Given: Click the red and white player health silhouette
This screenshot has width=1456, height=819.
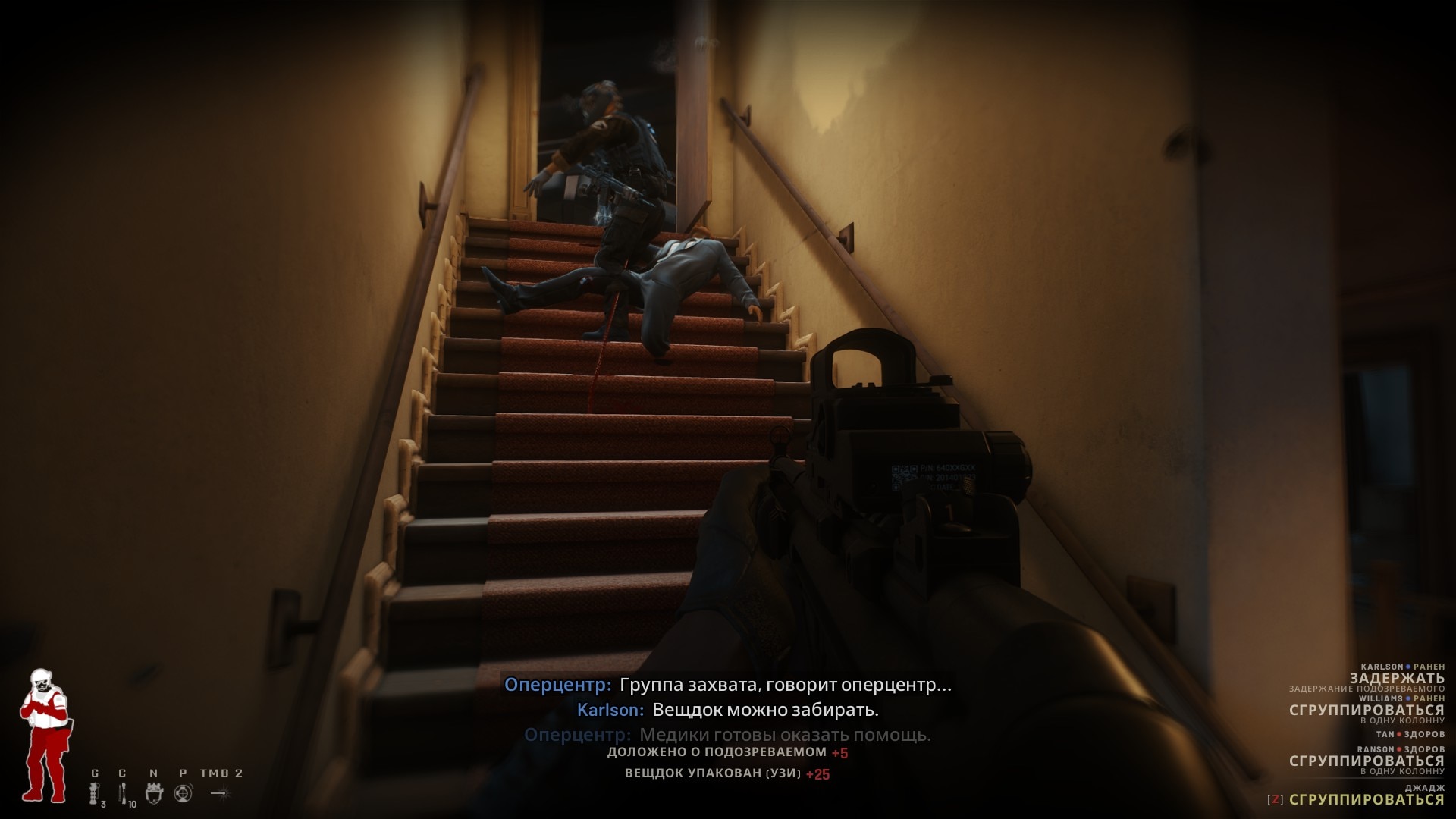Looking at the screenshot, I should tap(44, 735).
